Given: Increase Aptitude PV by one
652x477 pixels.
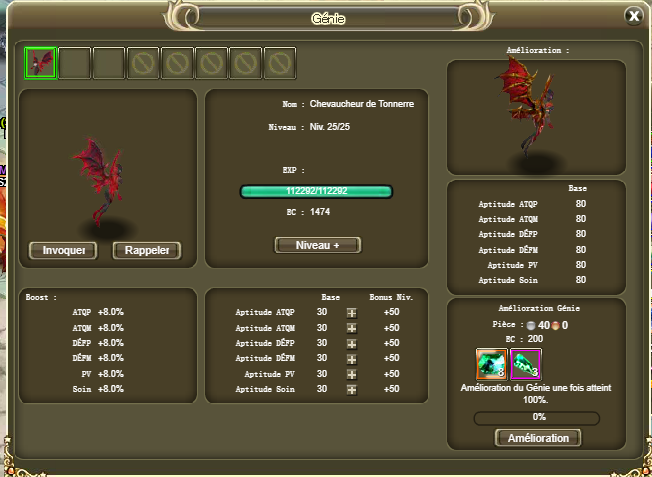Looking at the screenshot, I should click(351, 373).
